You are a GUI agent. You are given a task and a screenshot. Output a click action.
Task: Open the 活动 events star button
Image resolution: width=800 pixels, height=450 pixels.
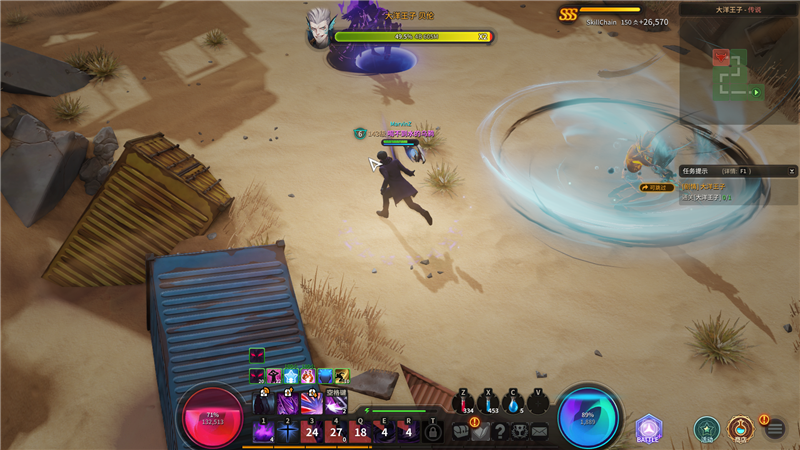pyautogui.click(x=707, y=429)
